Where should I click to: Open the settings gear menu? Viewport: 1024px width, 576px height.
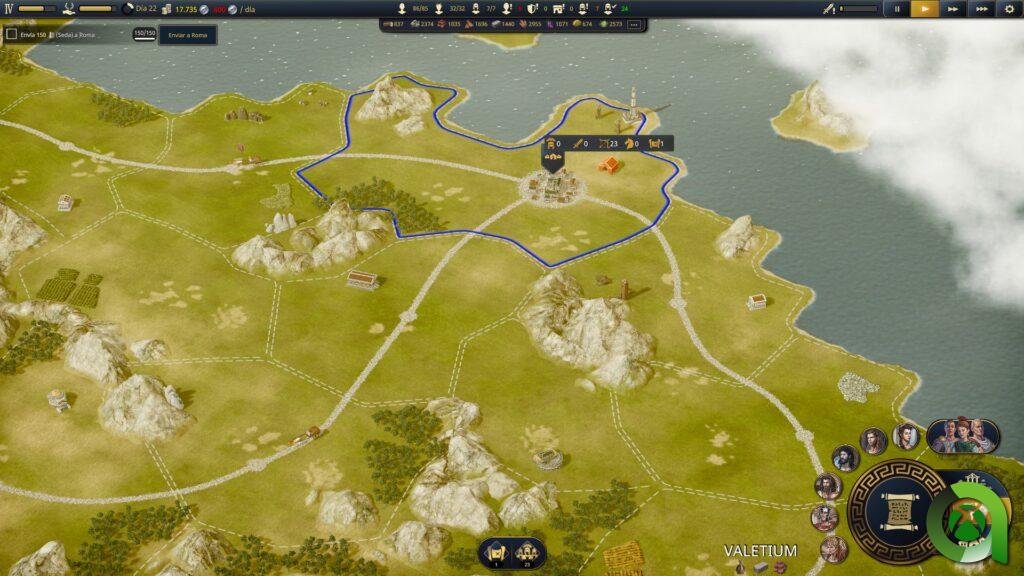coord(1009,9)
